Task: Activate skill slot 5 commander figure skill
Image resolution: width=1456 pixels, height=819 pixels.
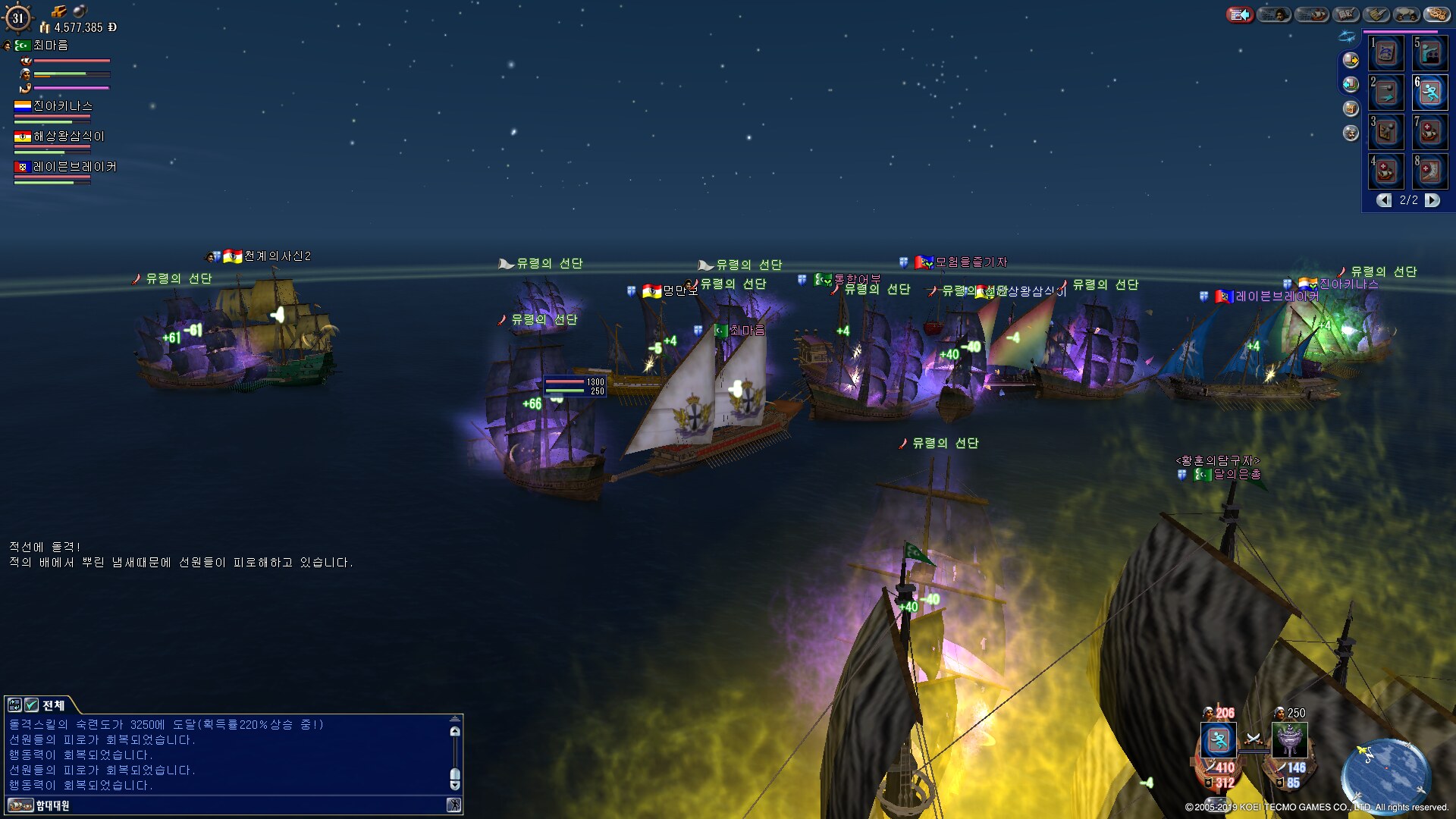Action: coord(1430,54)
